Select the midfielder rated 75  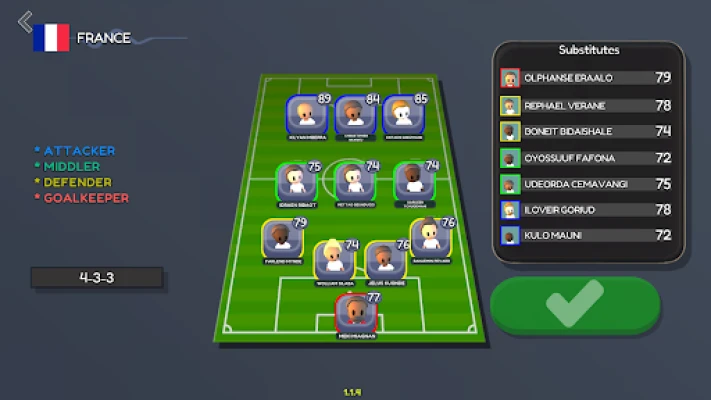click(x=296, y=183)
